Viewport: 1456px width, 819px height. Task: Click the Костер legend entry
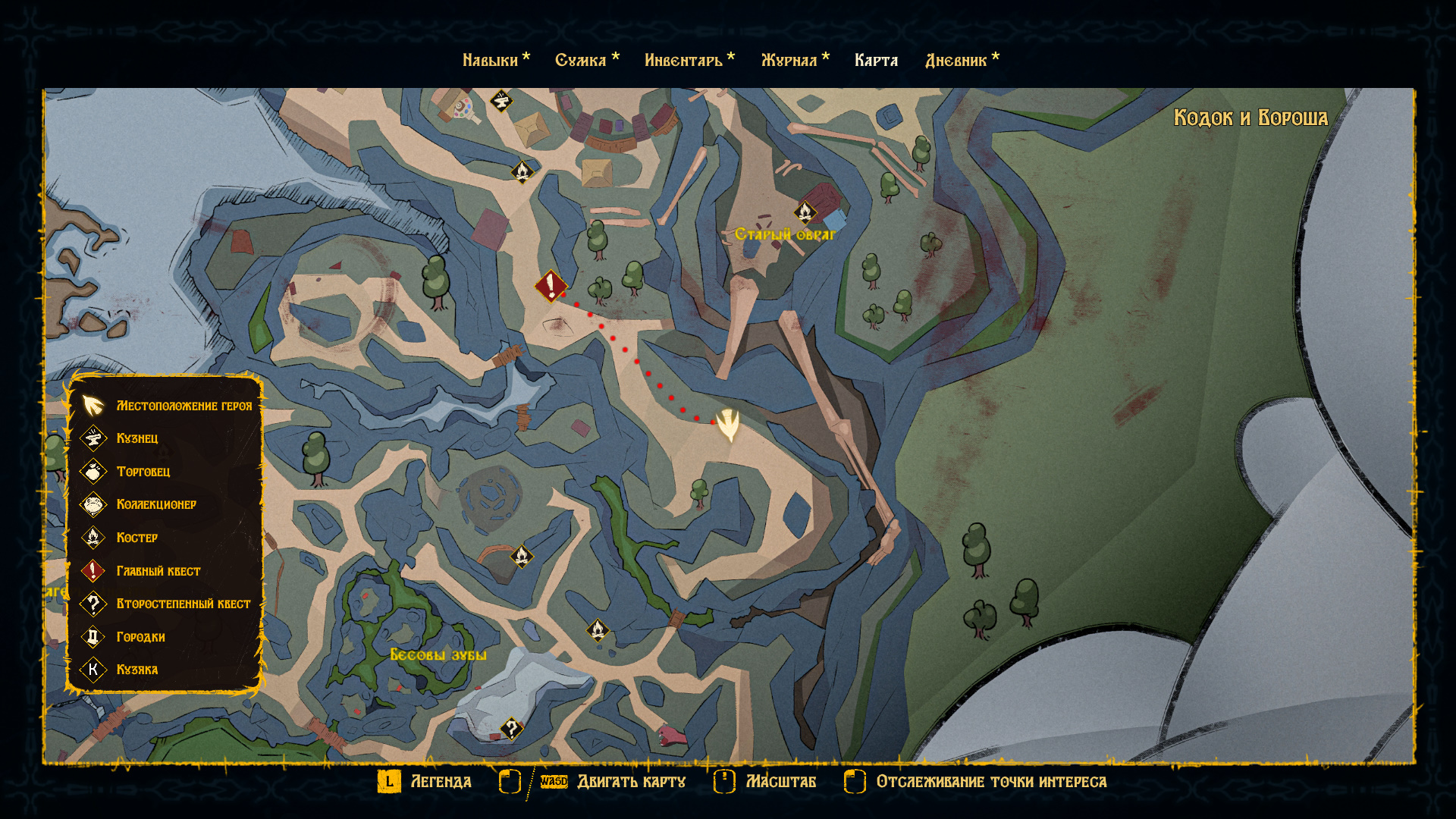coord(137,538)
